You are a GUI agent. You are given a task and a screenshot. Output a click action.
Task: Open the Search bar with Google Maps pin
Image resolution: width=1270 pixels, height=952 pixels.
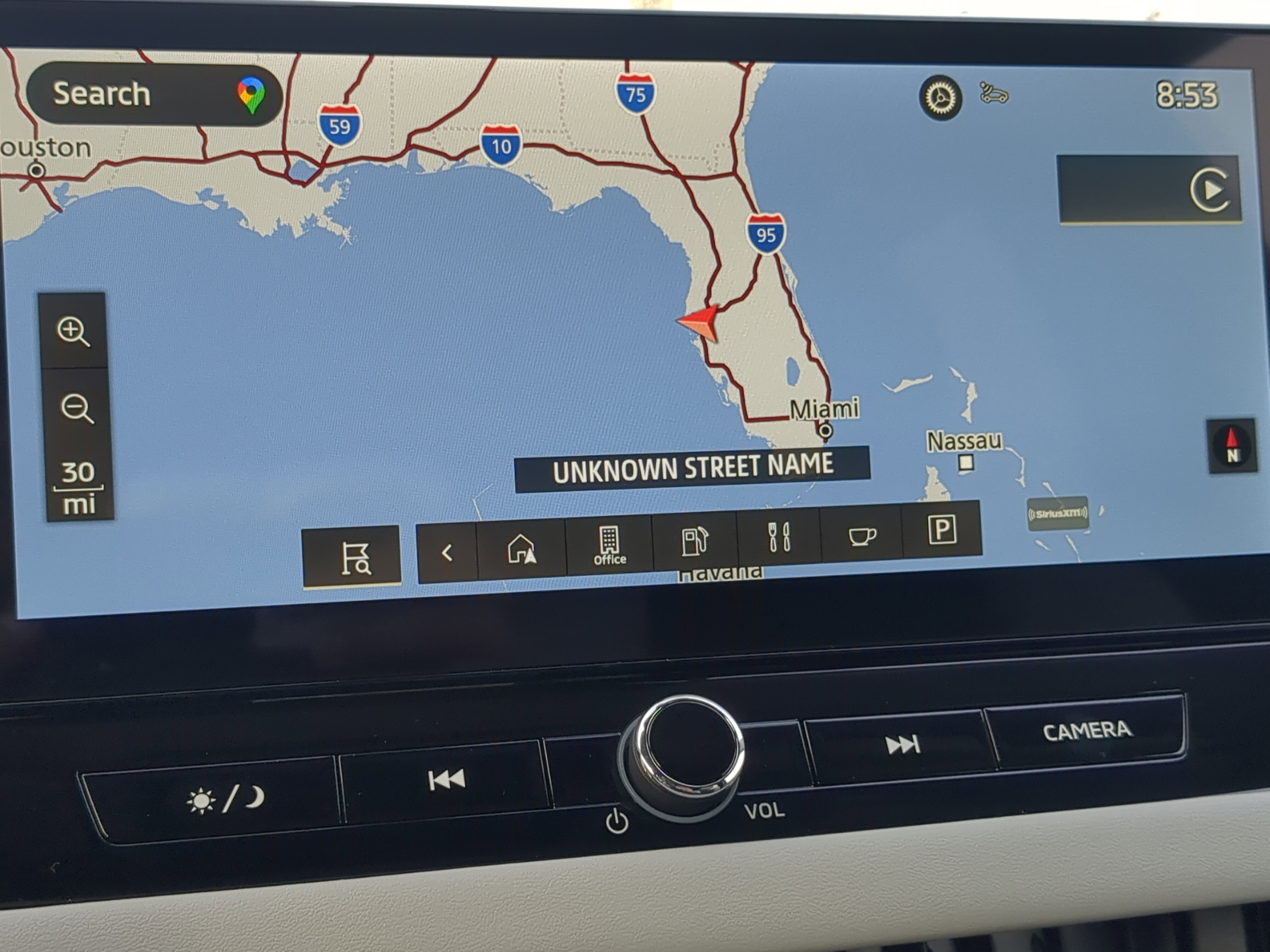tap(154, 95)
